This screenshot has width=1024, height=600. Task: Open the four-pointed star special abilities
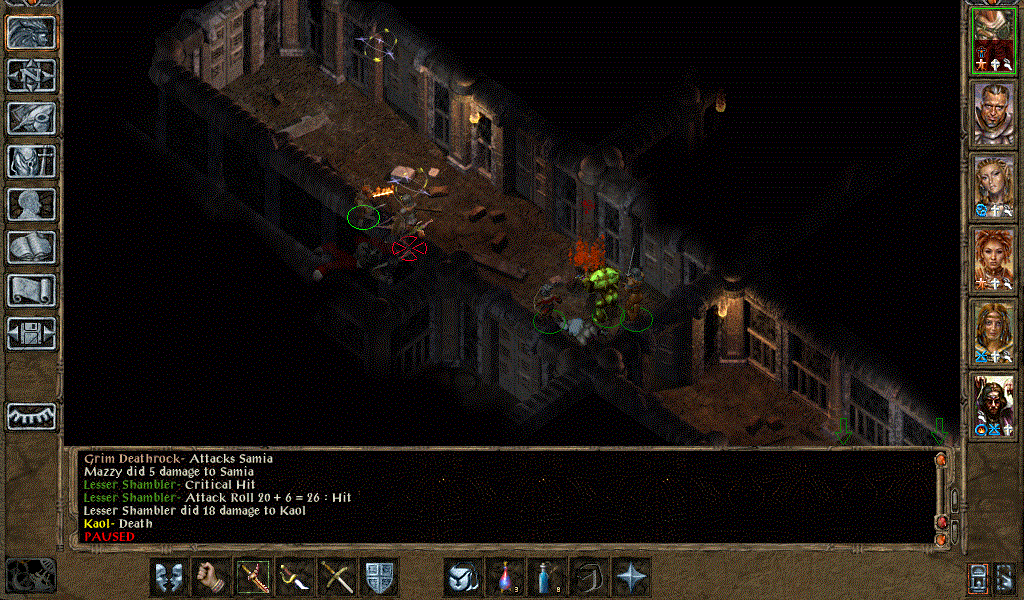tap(632, 577)
